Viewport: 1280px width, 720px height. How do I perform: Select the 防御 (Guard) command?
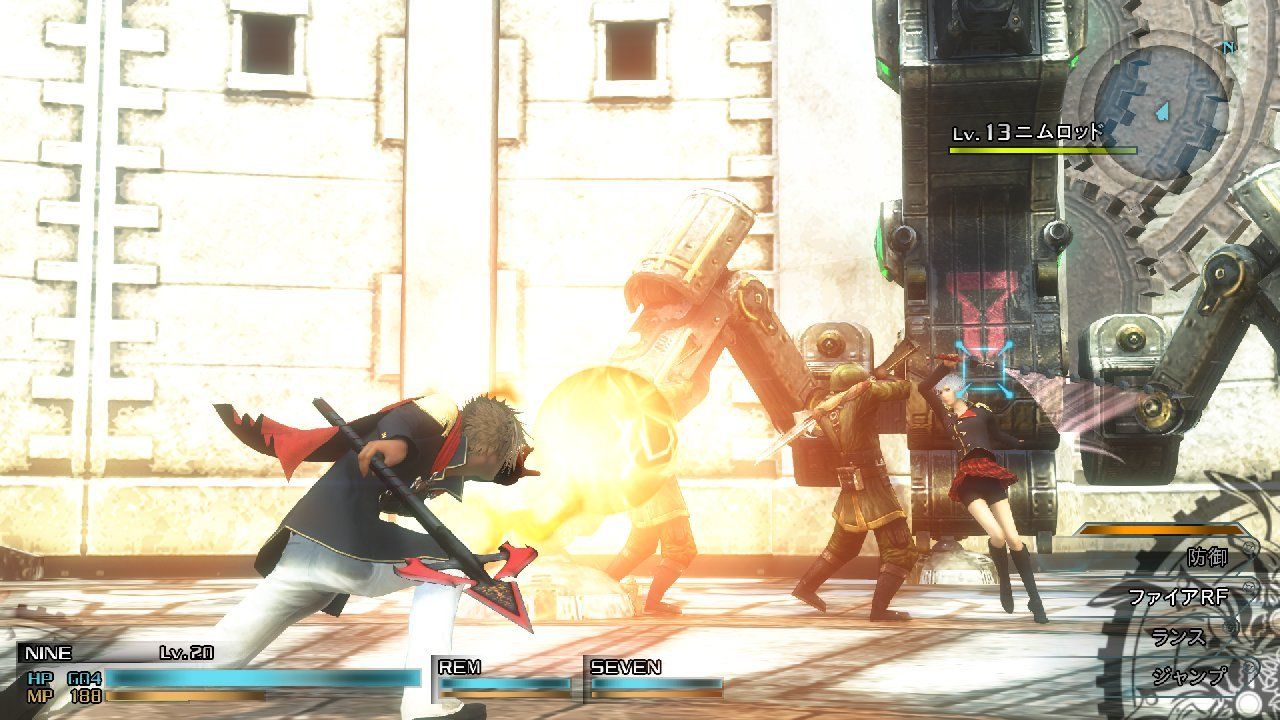(1207, 557)
